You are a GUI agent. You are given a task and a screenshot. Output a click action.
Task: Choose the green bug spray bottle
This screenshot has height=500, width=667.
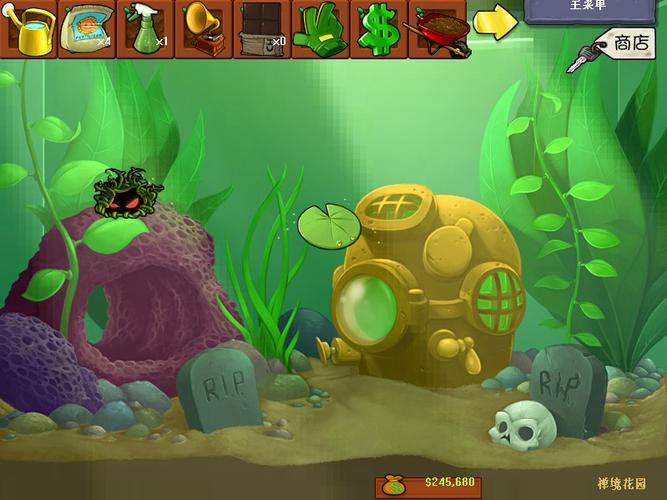tap(146, 30)
